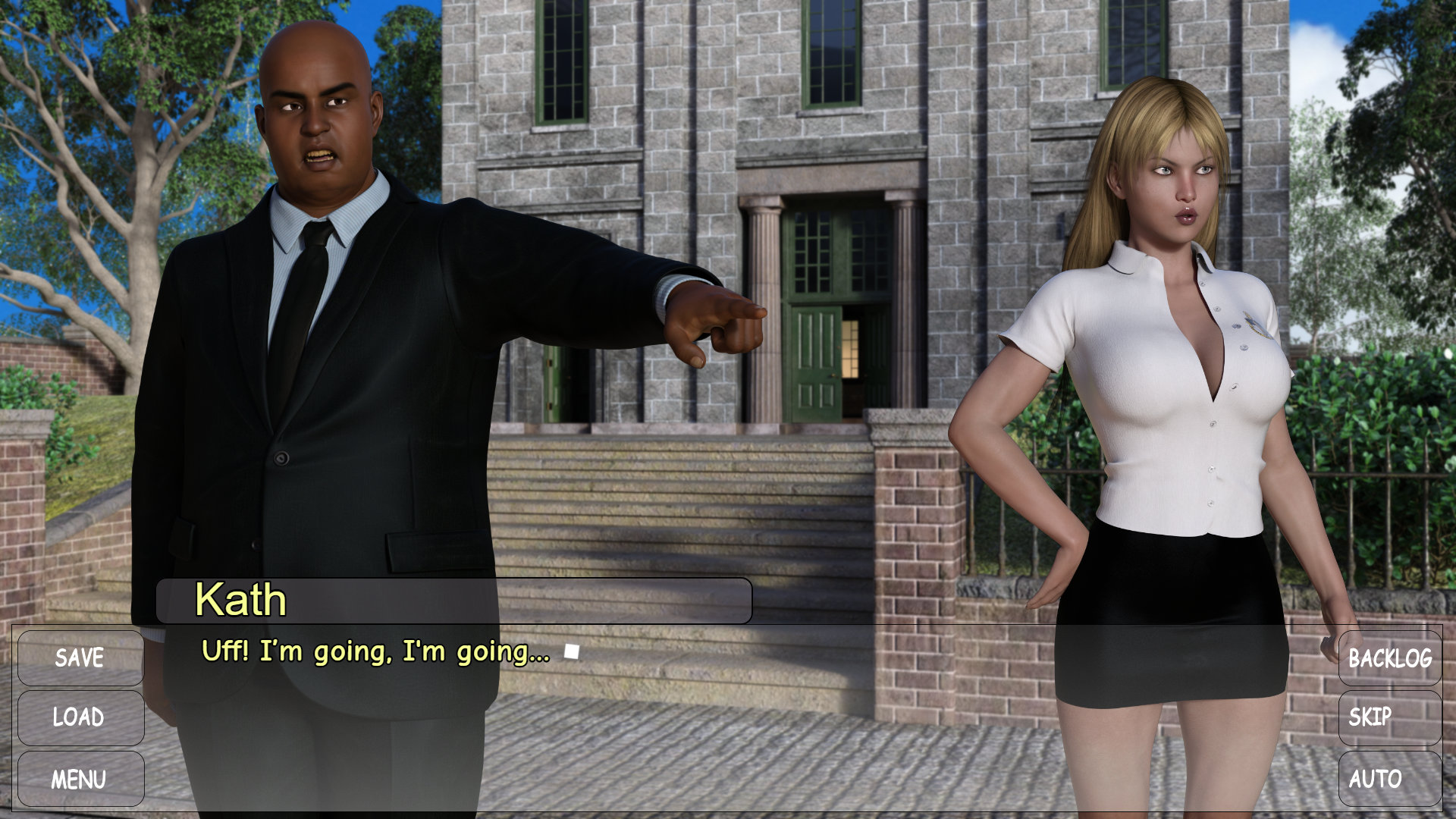Show the dialogue Backlog
Screen dimensions: 1456x819
click(1389, 657)
